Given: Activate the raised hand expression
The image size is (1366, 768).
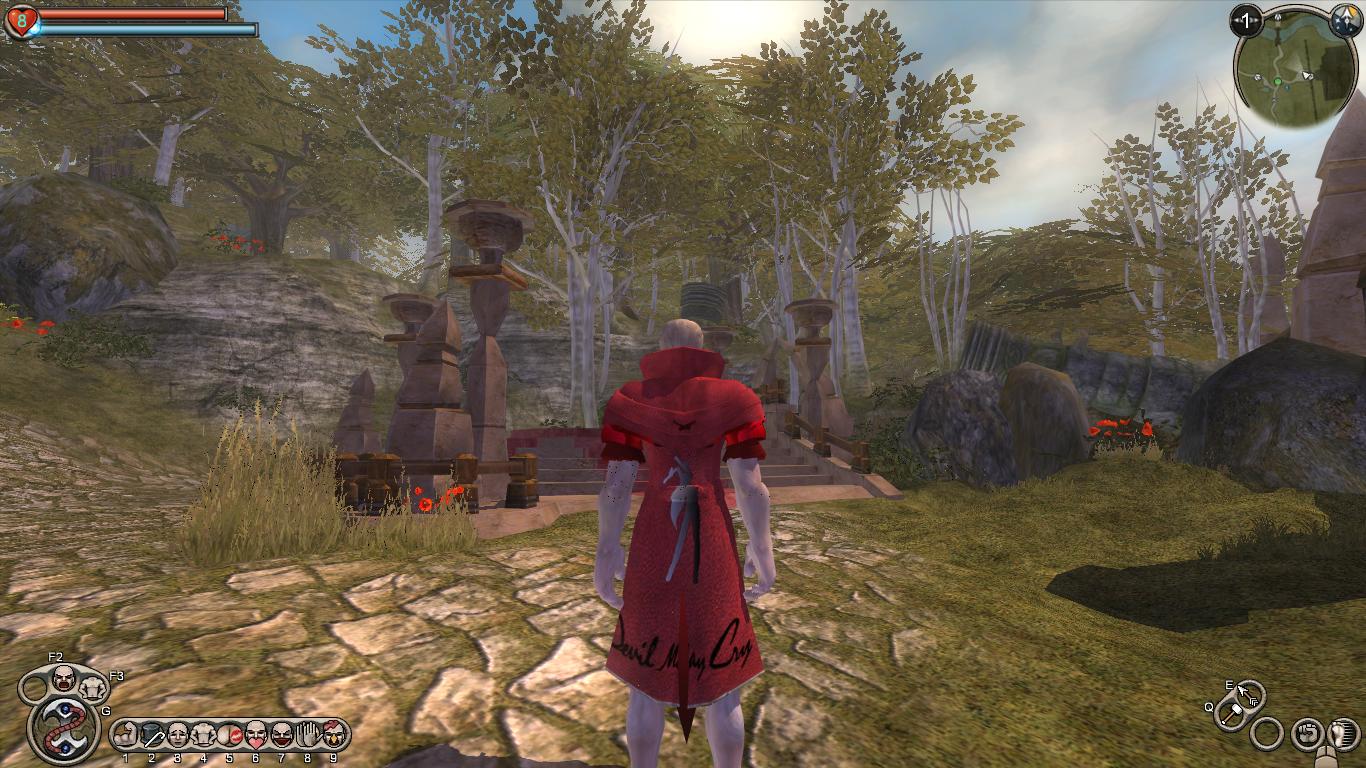Looking at the screenshot, I should 308,736.
